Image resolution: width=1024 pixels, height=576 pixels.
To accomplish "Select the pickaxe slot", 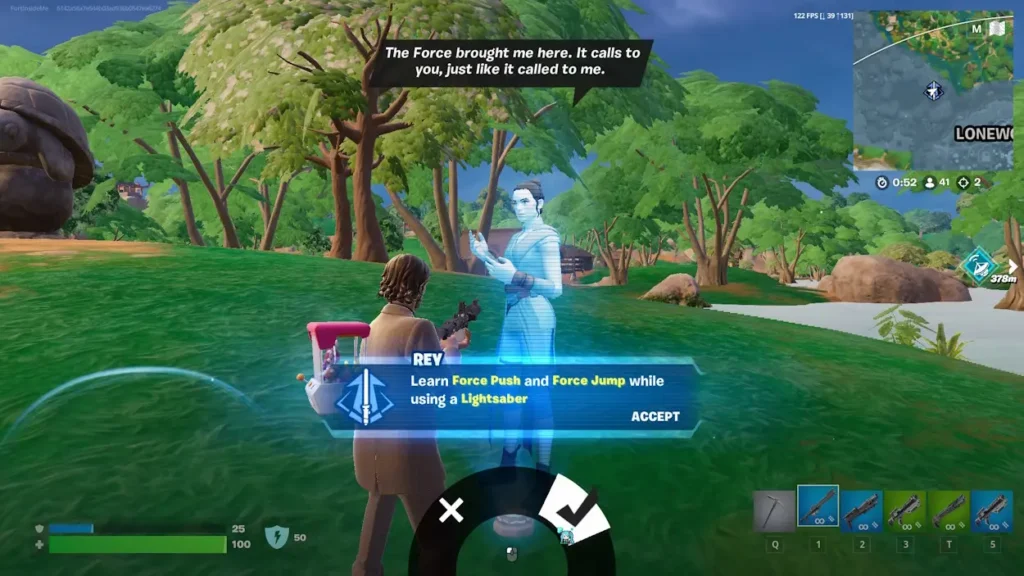I will tap(774, 510).
